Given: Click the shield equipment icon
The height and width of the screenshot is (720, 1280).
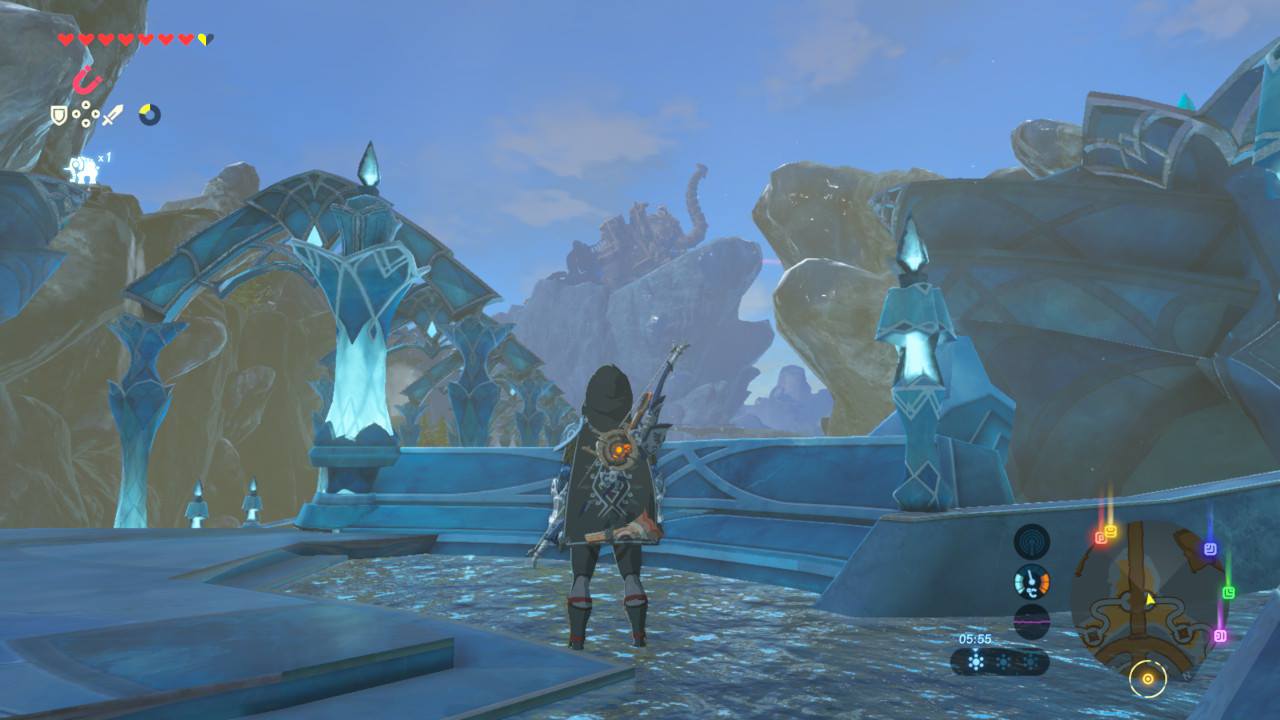Looking at the screenshot, I should coord(59,116).
